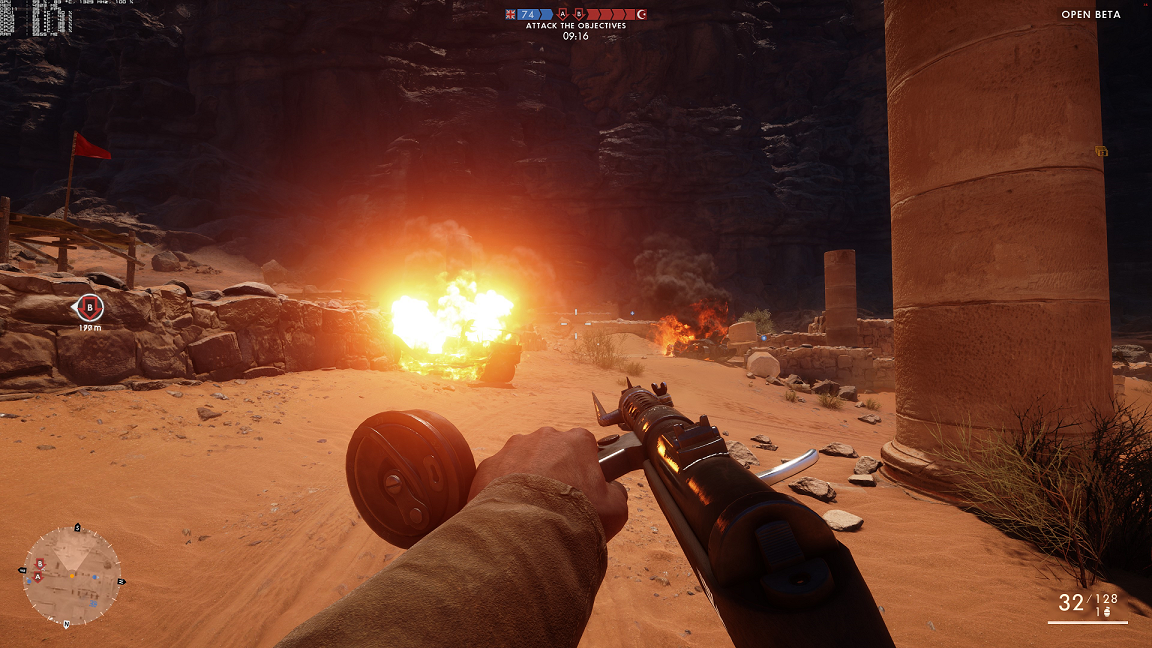This screenshot has height=648, width=1152.
Task: Click objective A icon in the top score bar
Action: [x=563, y=14]
